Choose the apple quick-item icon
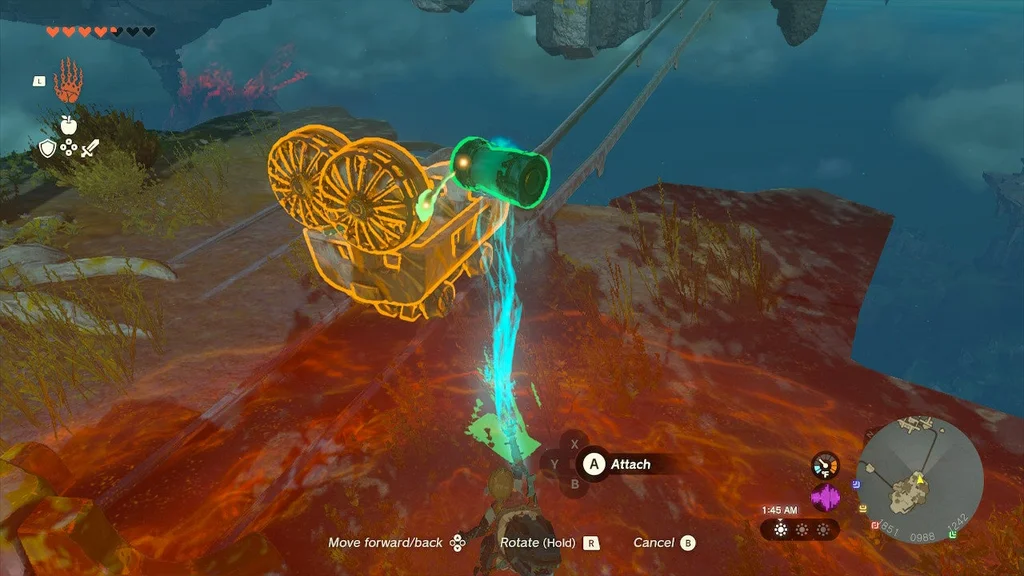 pyautogui.click(x=68, y=125)
